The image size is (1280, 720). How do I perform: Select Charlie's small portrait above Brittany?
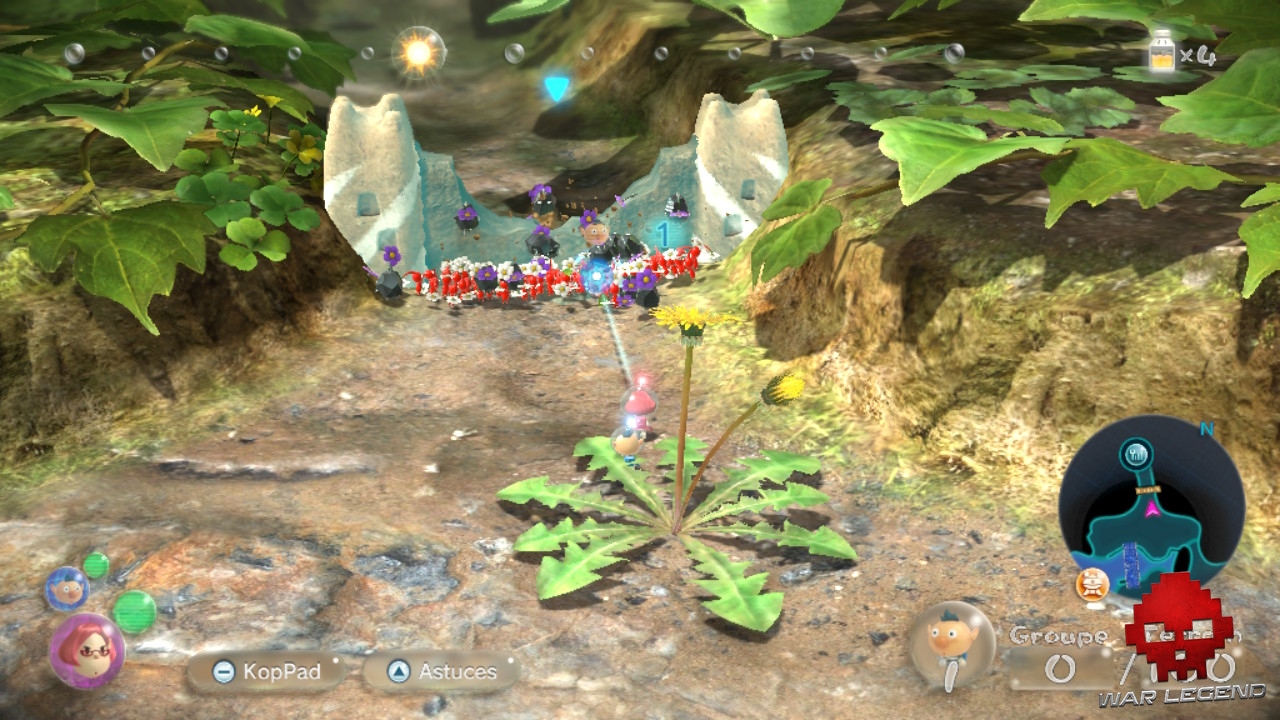point(65,587)
